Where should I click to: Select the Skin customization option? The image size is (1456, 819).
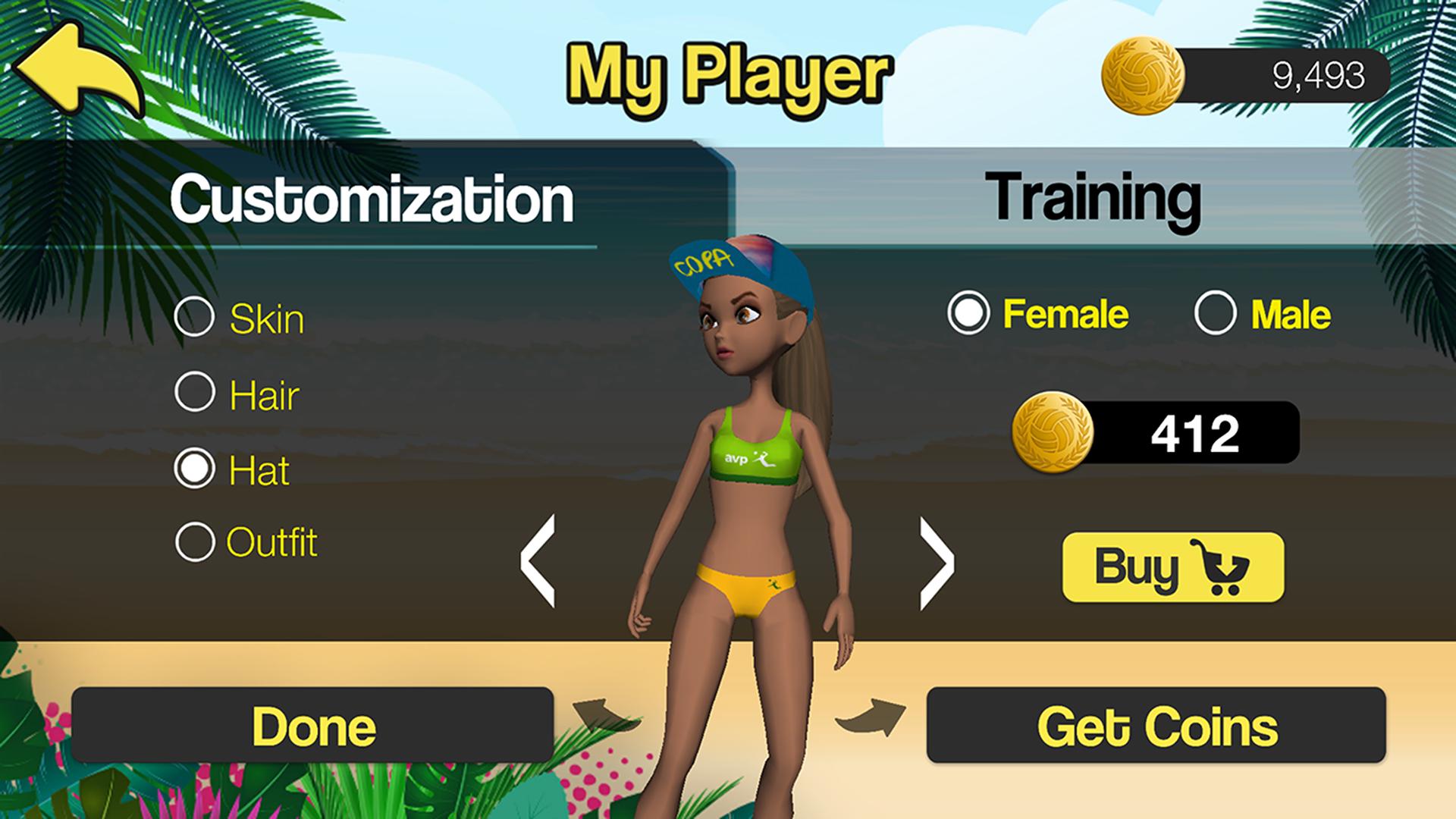pyautogui.click(x=194, y=317)
